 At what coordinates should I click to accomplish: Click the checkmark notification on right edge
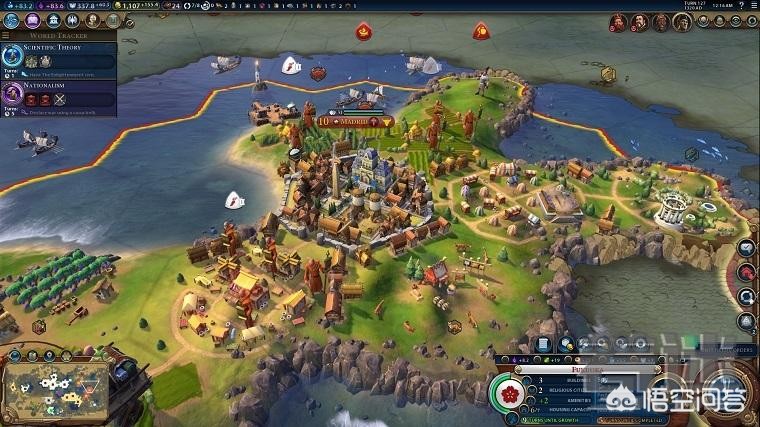747,248
